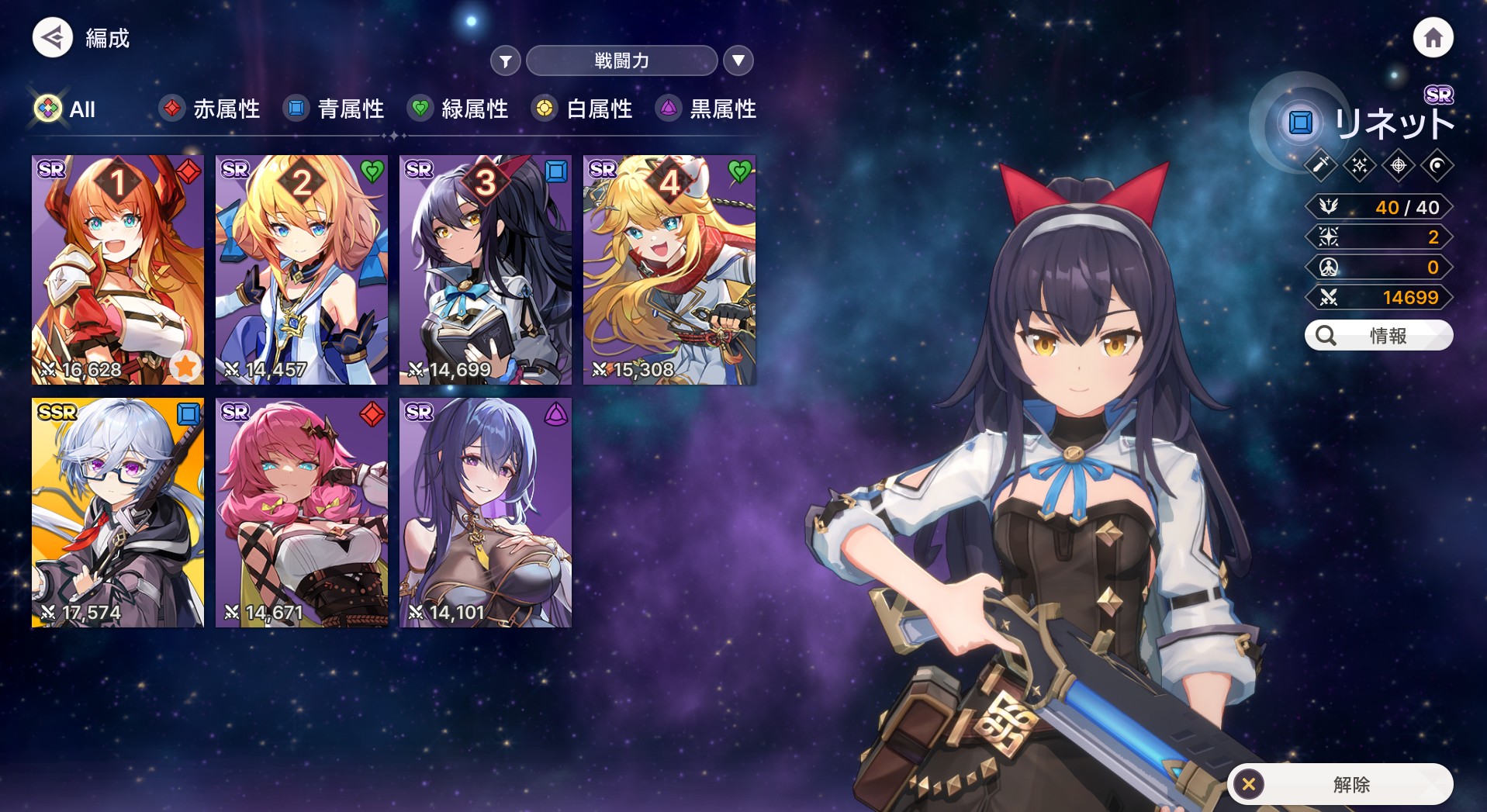
Task: Go back from the 編成 screen
Action: [x=53, y=37]
